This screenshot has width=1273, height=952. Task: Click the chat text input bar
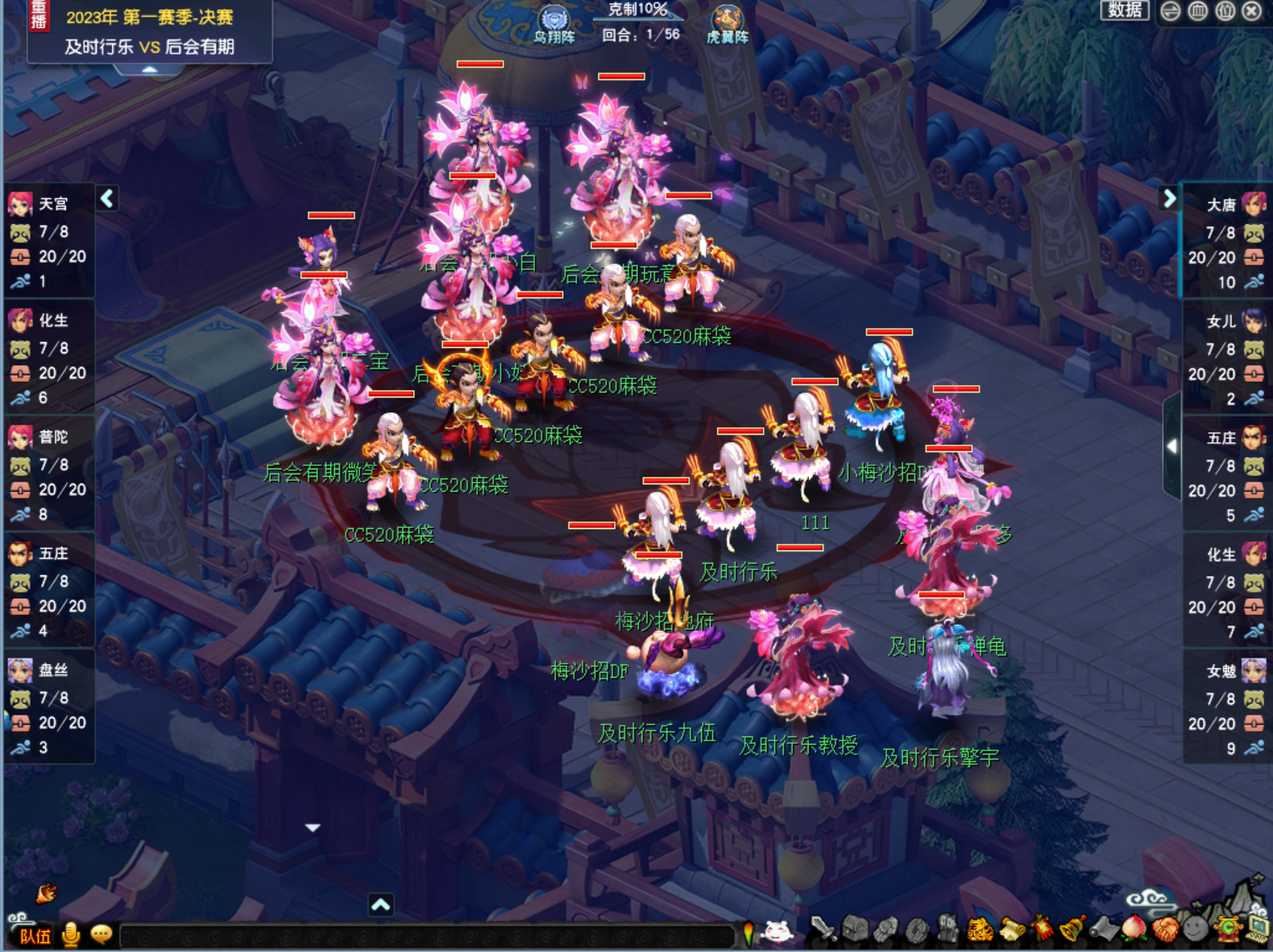click(x=427, y=936)
